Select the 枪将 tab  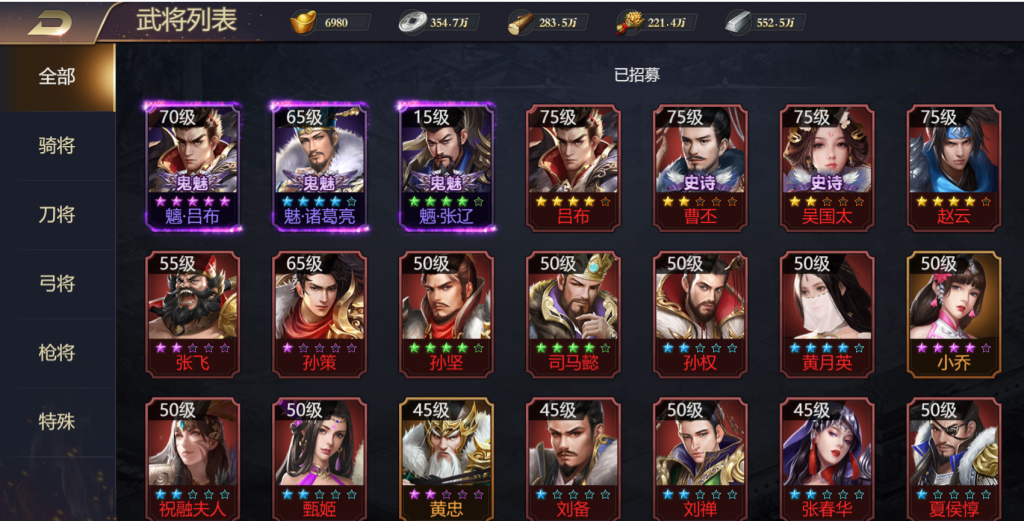click(x=57, y=353)
